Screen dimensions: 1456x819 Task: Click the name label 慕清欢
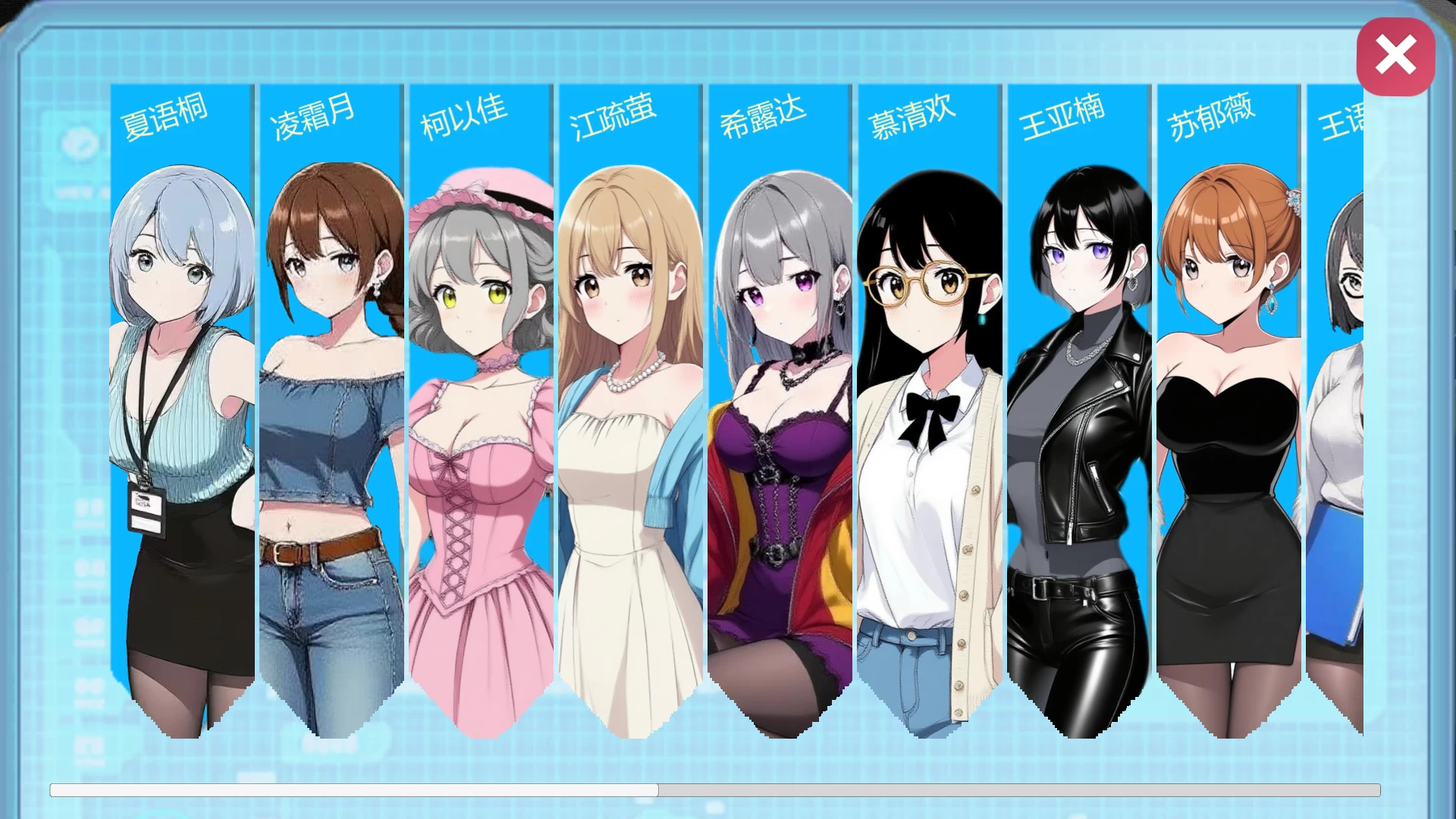click(x=912, y=118)
